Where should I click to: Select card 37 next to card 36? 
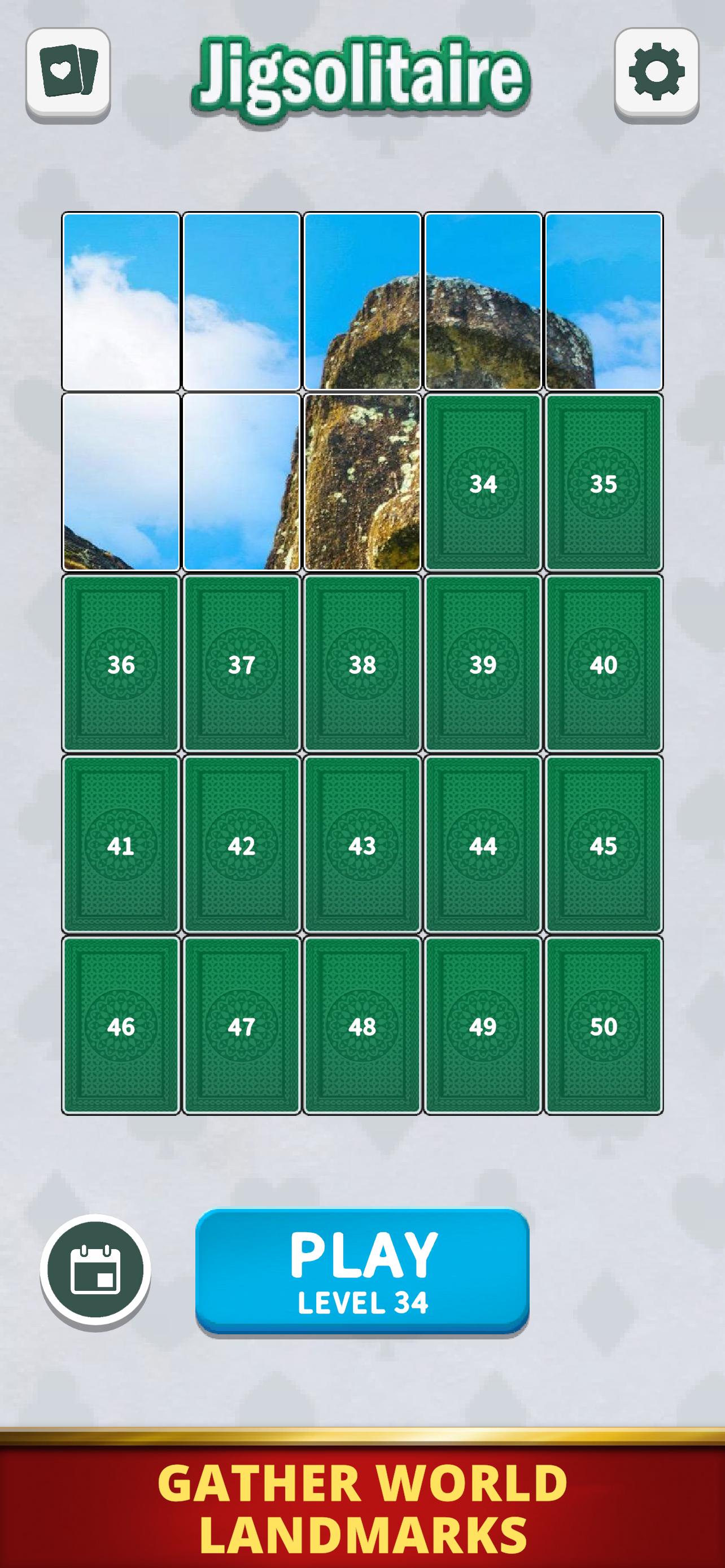coord(242,667)
